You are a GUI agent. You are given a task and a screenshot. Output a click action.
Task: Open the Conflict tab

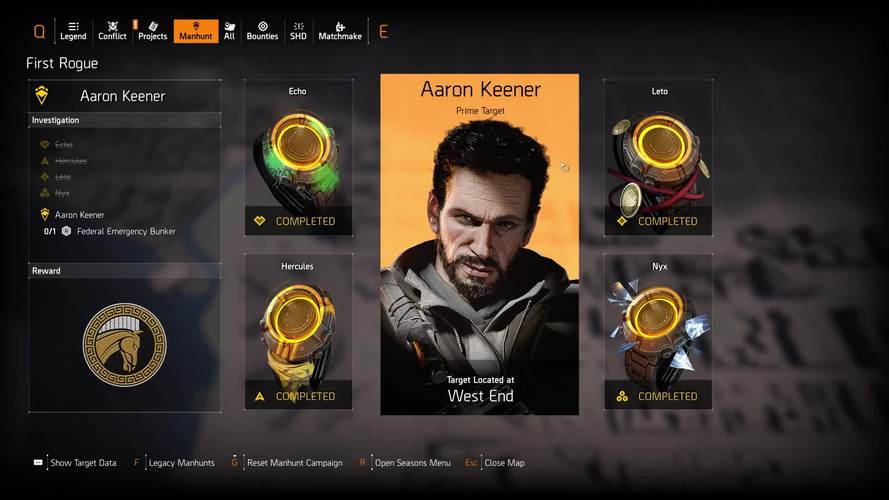pos(112,31)
